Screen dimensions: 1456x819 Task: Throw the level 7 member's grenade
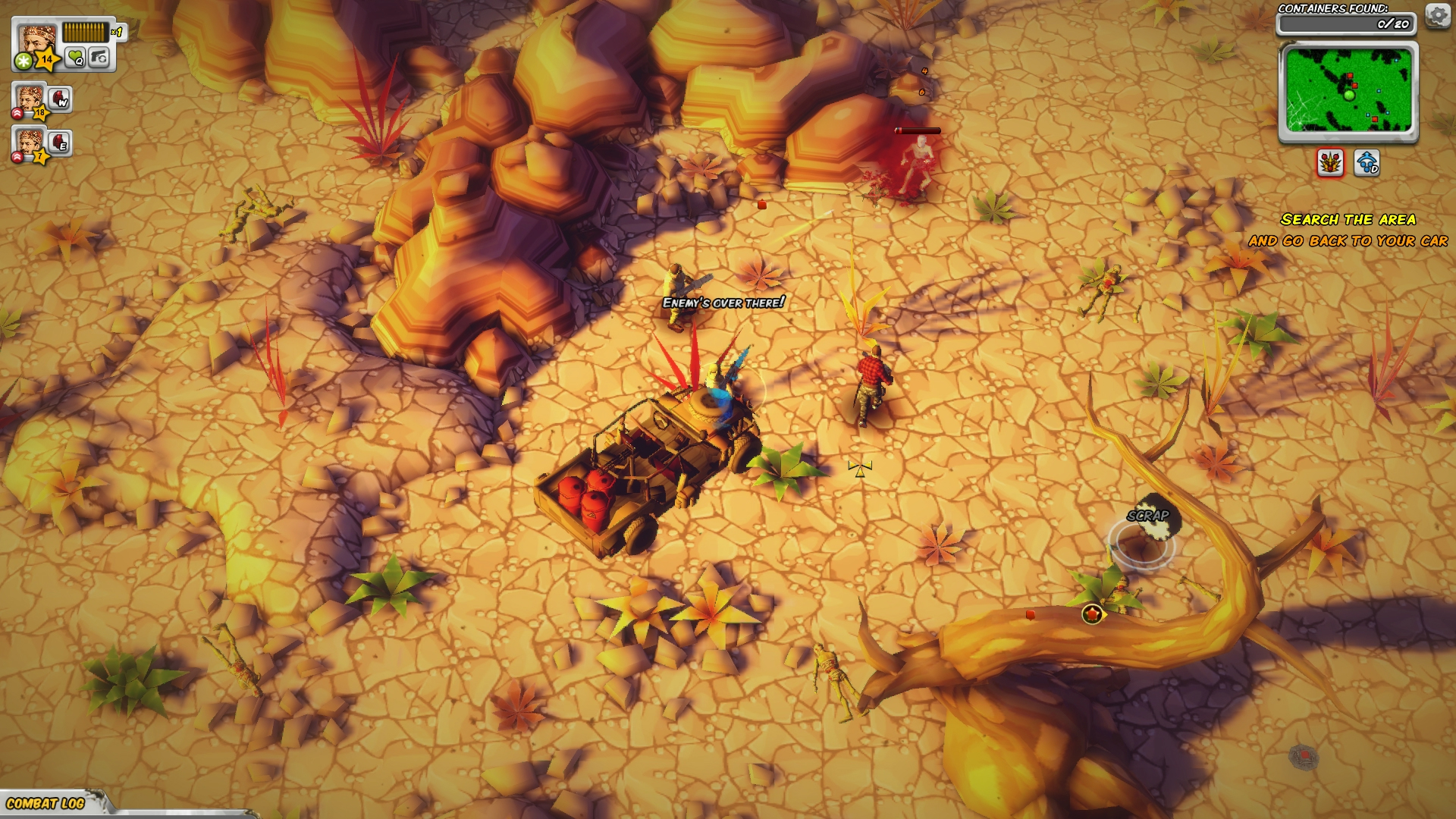[x=60, y=143]
